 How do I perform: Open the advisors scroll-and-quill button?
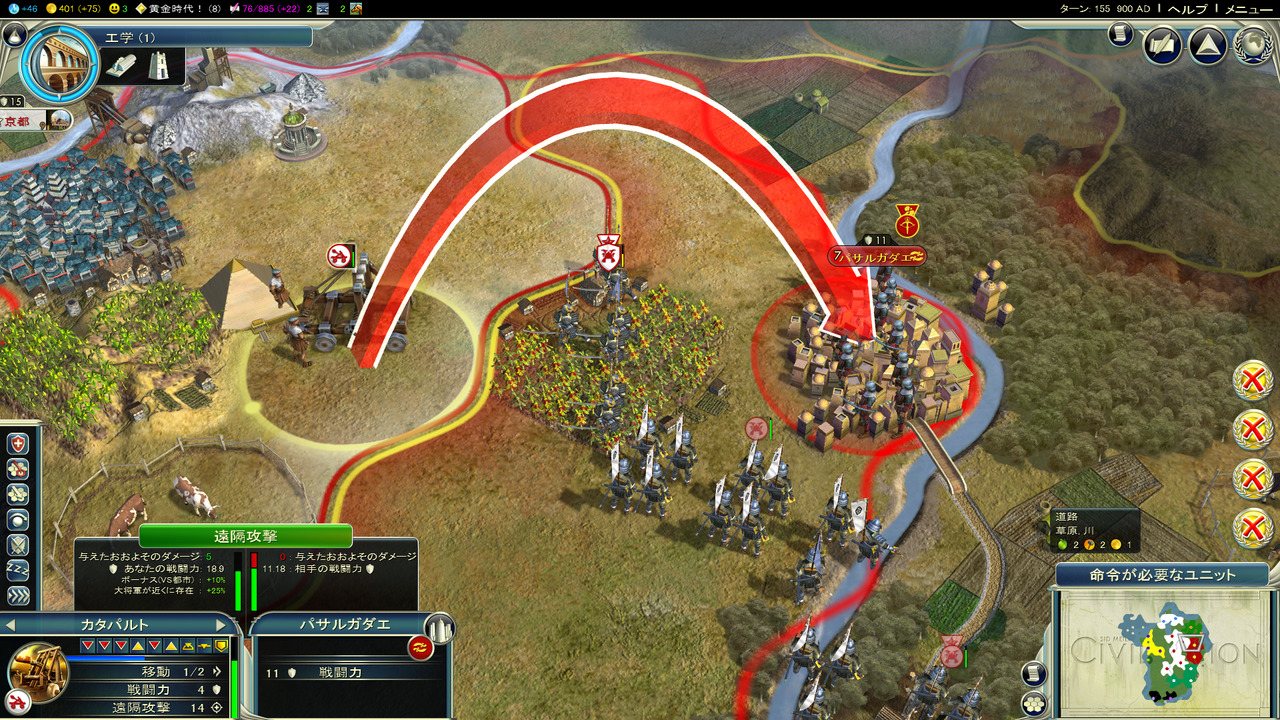[1163, 45]
